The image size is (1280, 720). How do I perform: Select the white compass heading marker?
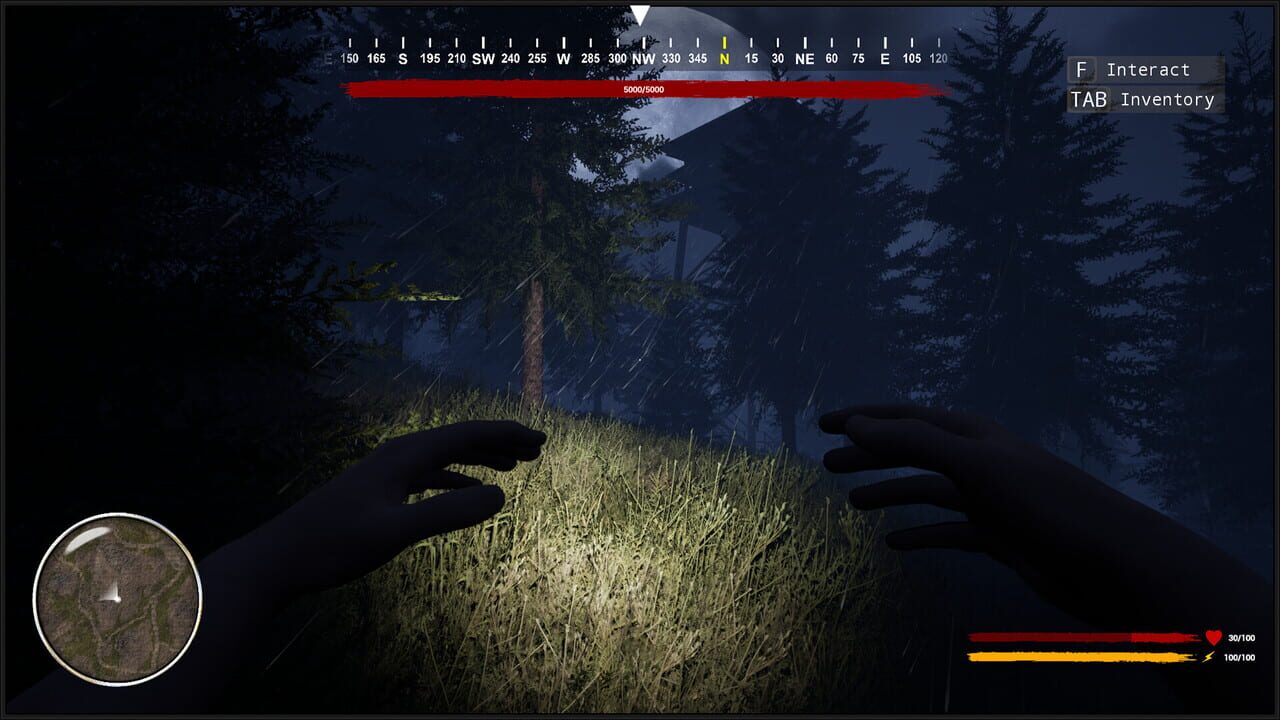641,12
